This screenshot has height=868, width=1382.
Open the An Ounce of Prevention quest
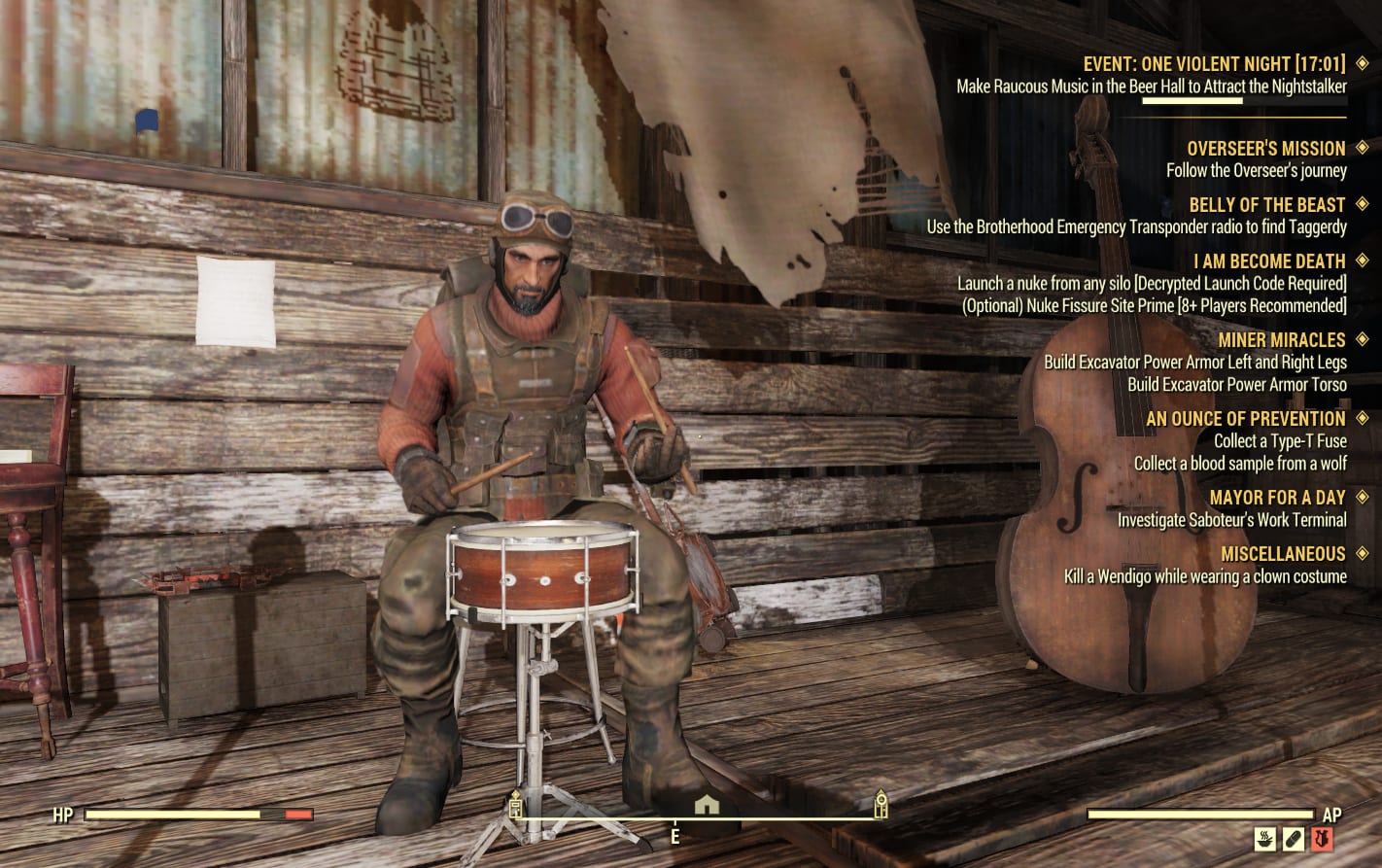point(1245,419)
